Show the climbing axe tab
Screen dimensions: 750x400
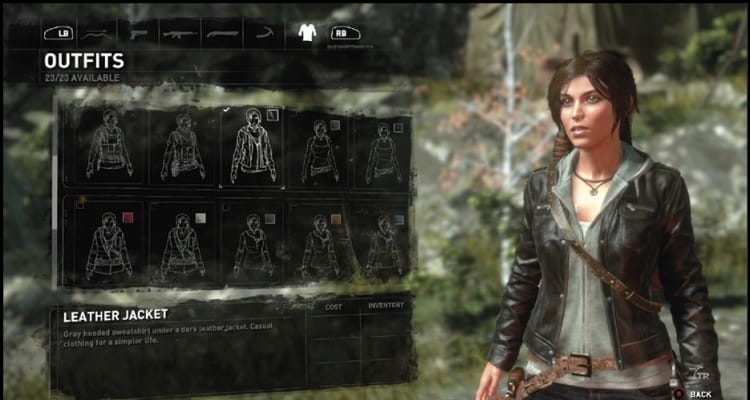point(263,32)
